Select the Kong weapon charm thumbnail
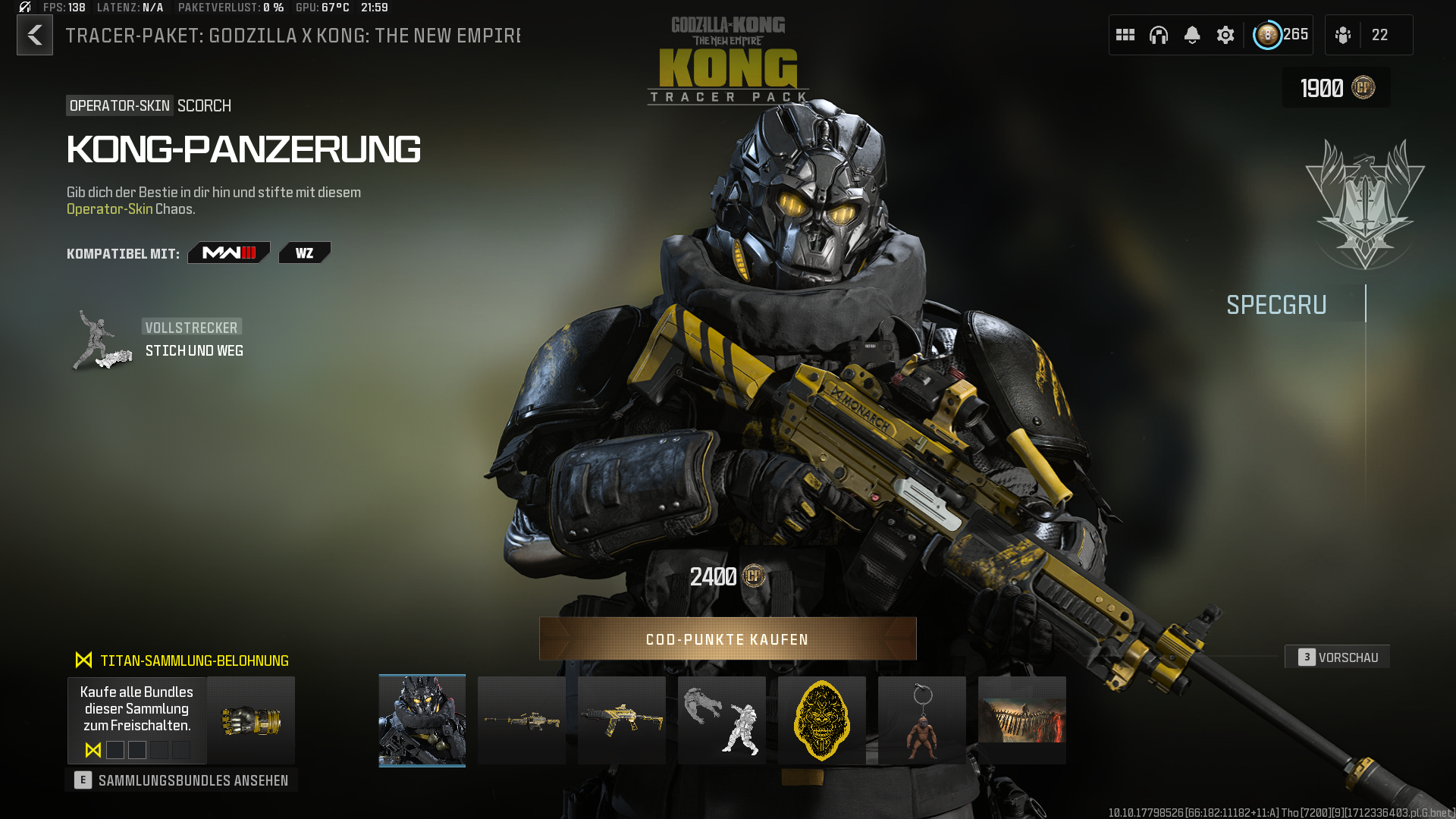 coord(922,720)
